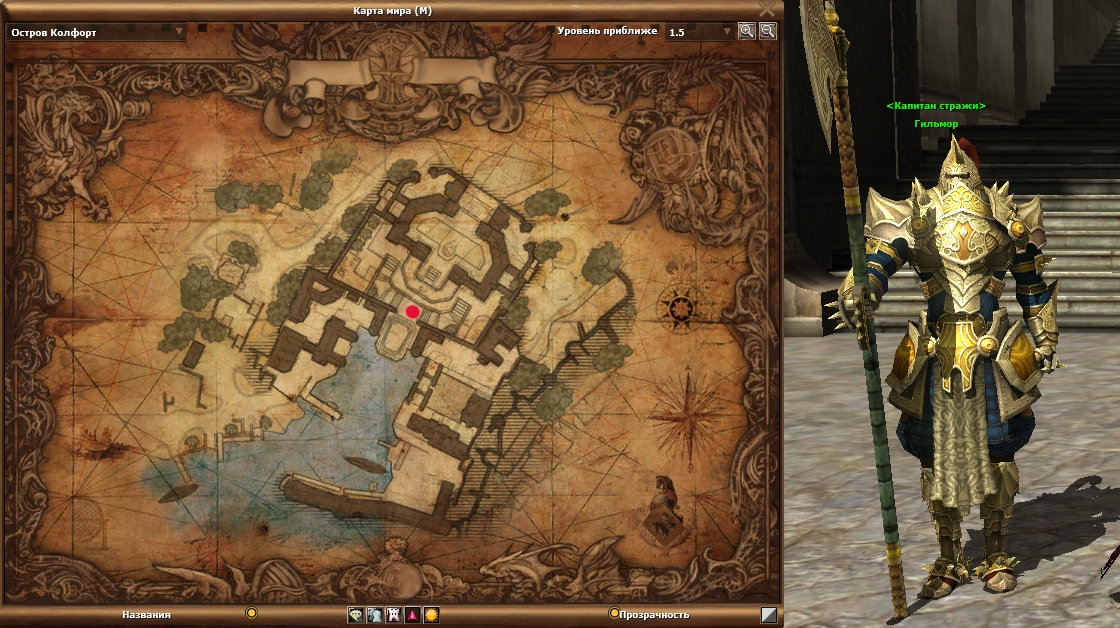1120x628 pixels.
Task: Zoom in with the plus magnifier button
Action: 746,31
